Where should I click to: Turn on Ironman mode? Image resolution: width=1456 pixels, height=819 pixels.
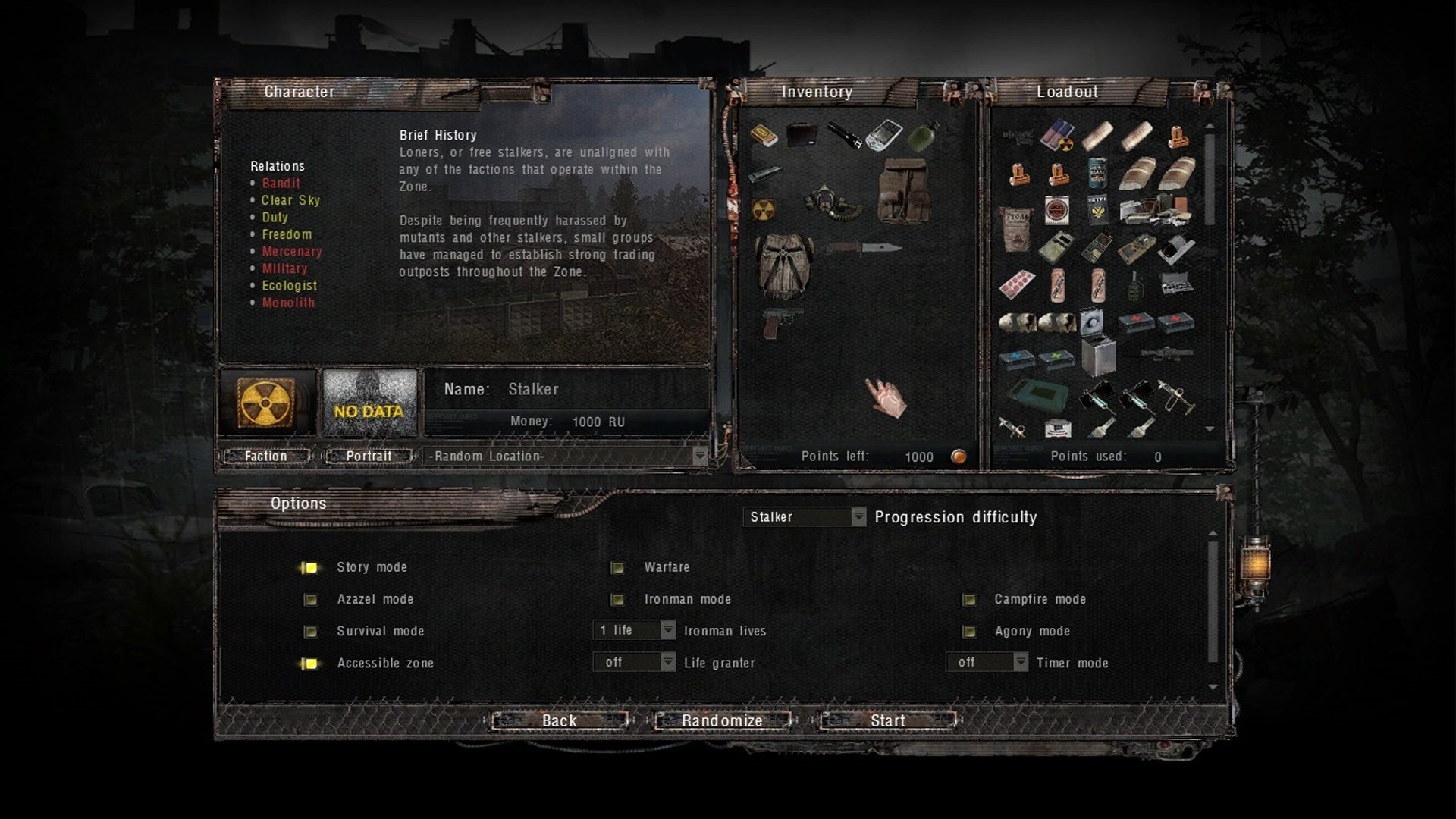617,600
